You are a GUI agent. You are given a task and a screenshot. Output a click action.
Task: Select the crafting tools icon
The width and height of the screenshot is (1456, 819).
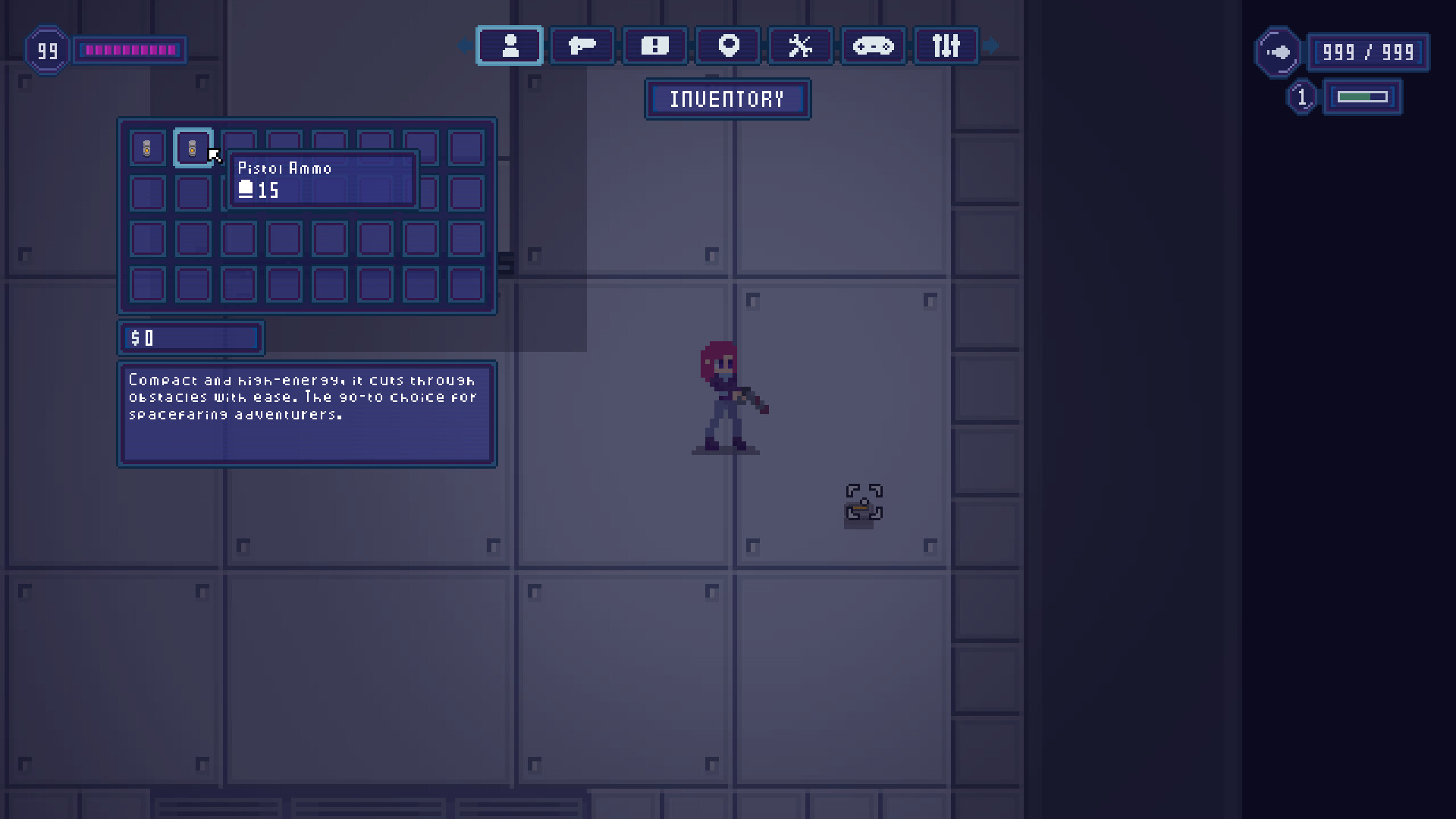tap(800, 45)
